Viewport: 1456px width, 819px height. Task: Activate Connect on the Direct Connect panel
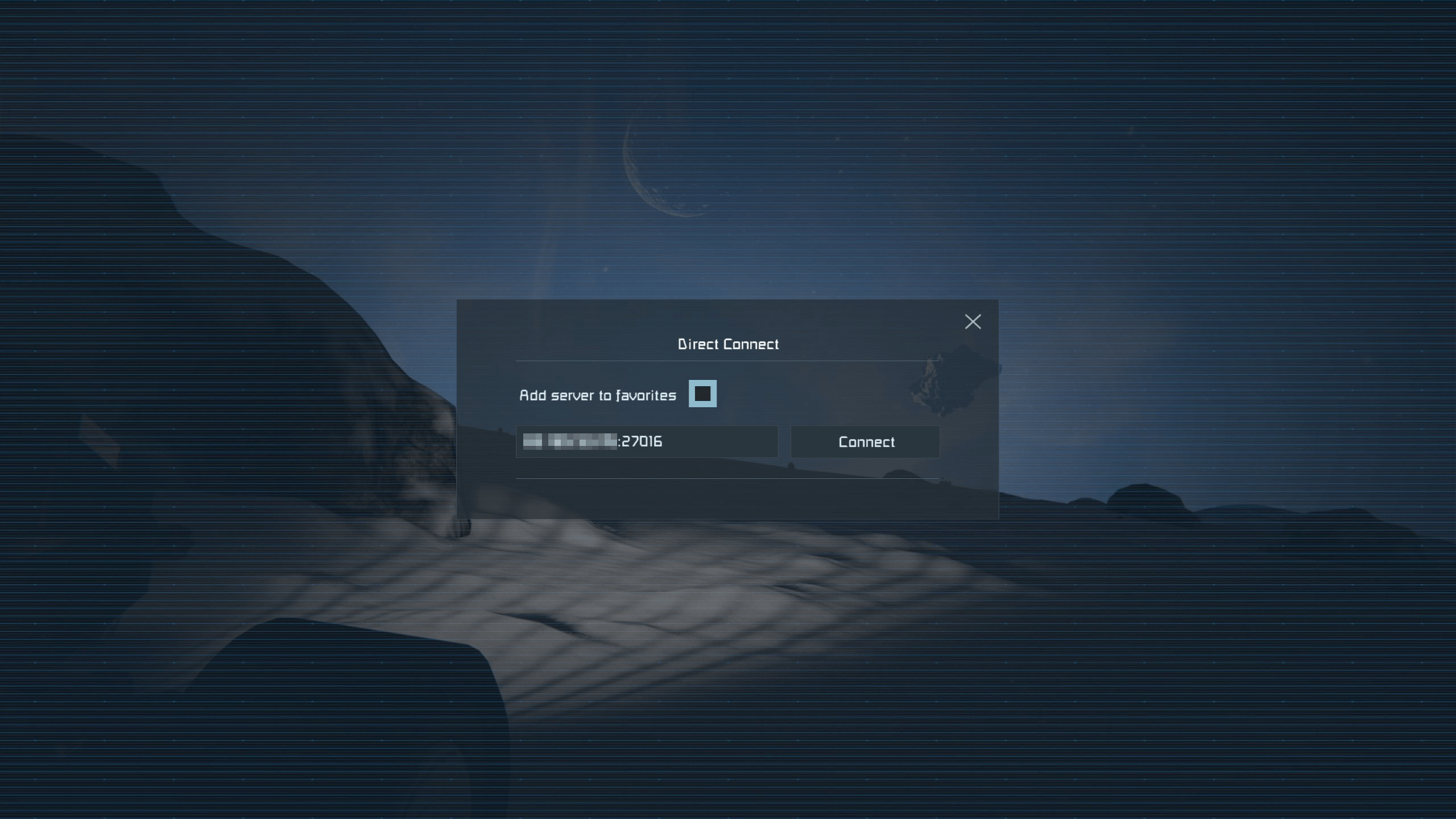point(865,442)
